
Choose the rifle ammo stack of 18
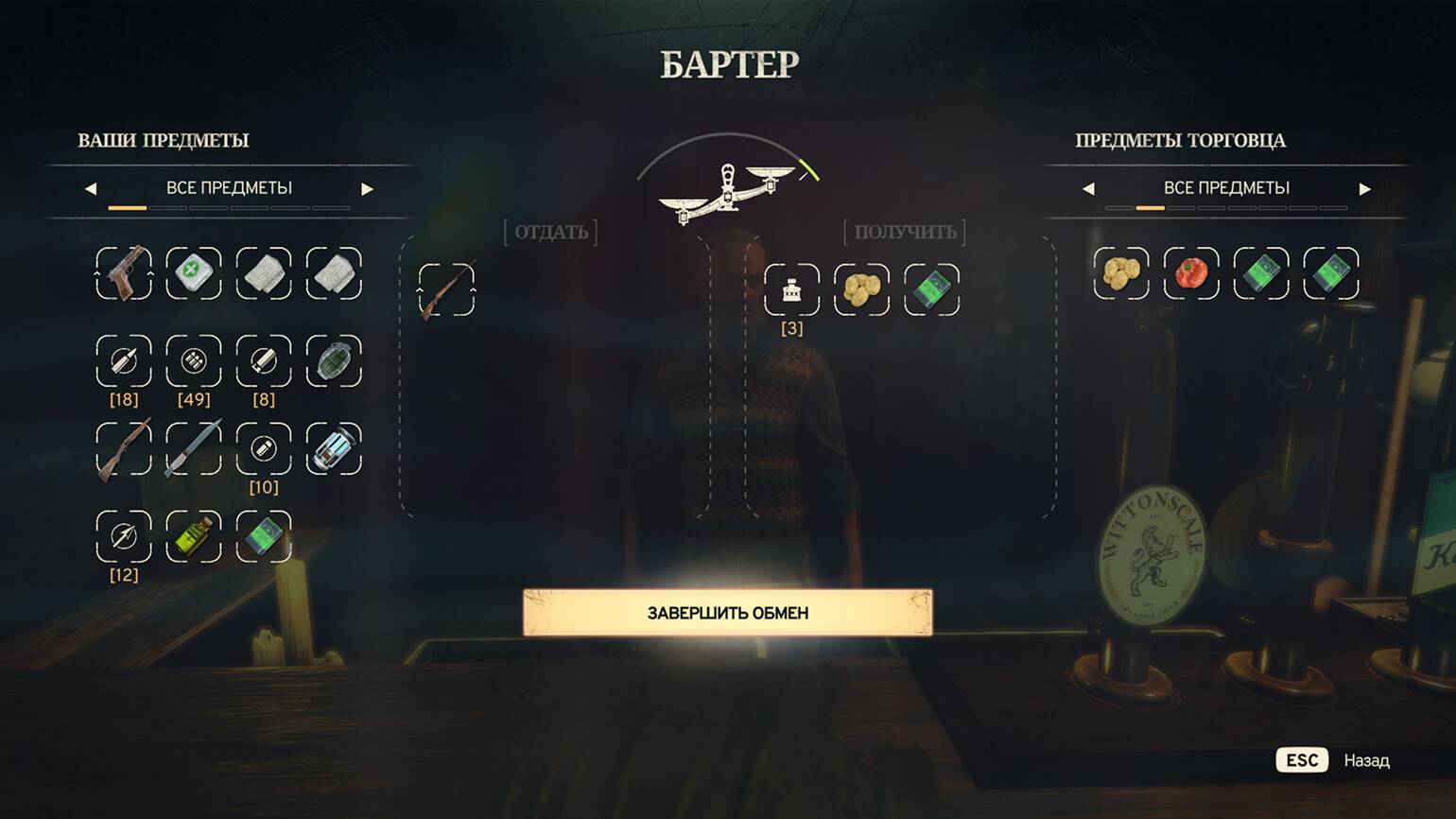point(124,361)
